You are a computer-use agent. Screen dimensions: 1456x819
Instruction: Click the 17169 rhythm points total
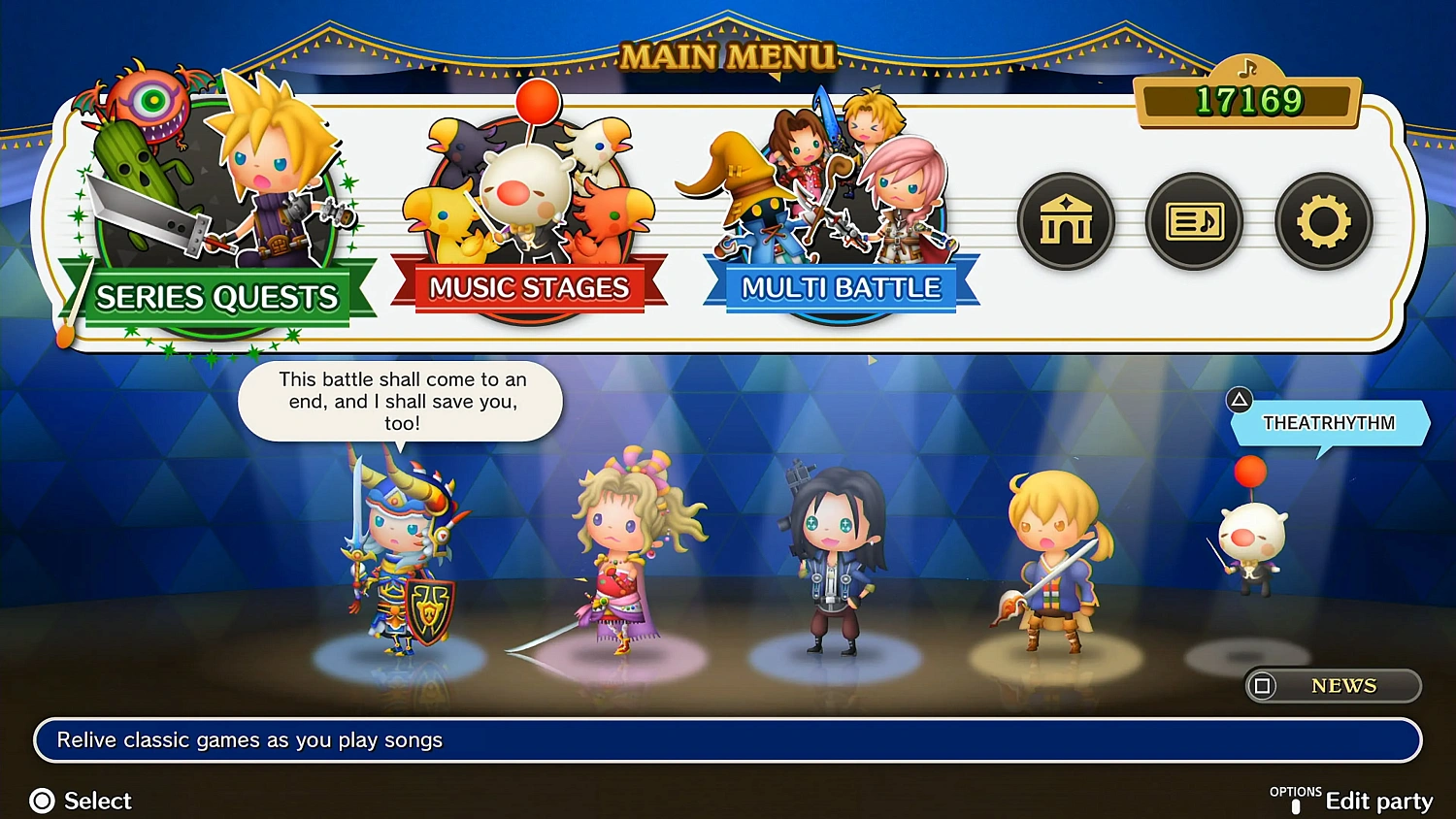pyautogui.click(x=1248, y=100)
